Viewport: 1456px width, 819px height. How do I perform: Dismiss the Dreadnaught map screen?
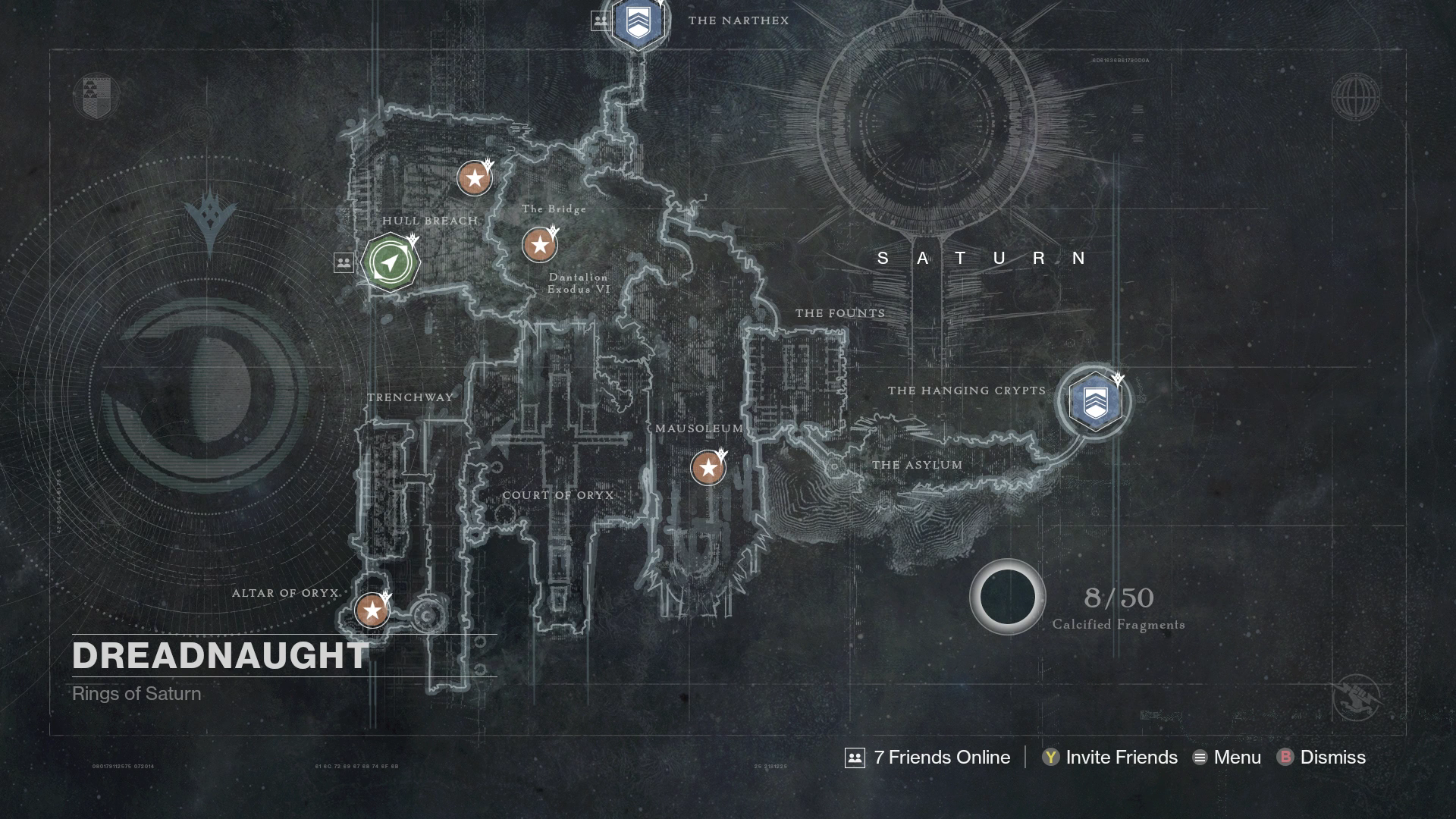tap(1321, 757)
